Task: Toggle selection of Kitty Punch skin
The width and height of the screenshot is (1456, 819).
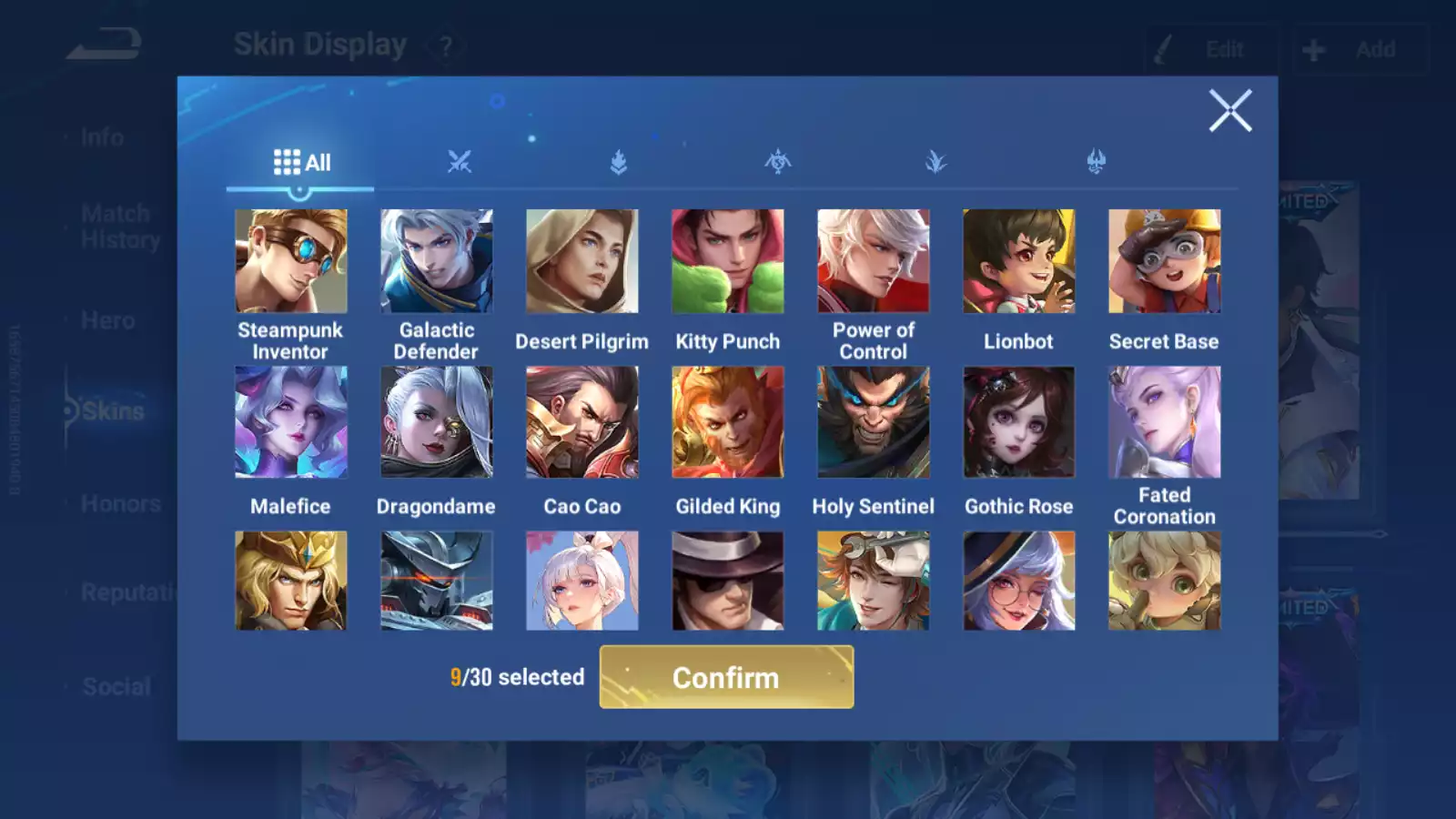Action: (x=727, y=261)
